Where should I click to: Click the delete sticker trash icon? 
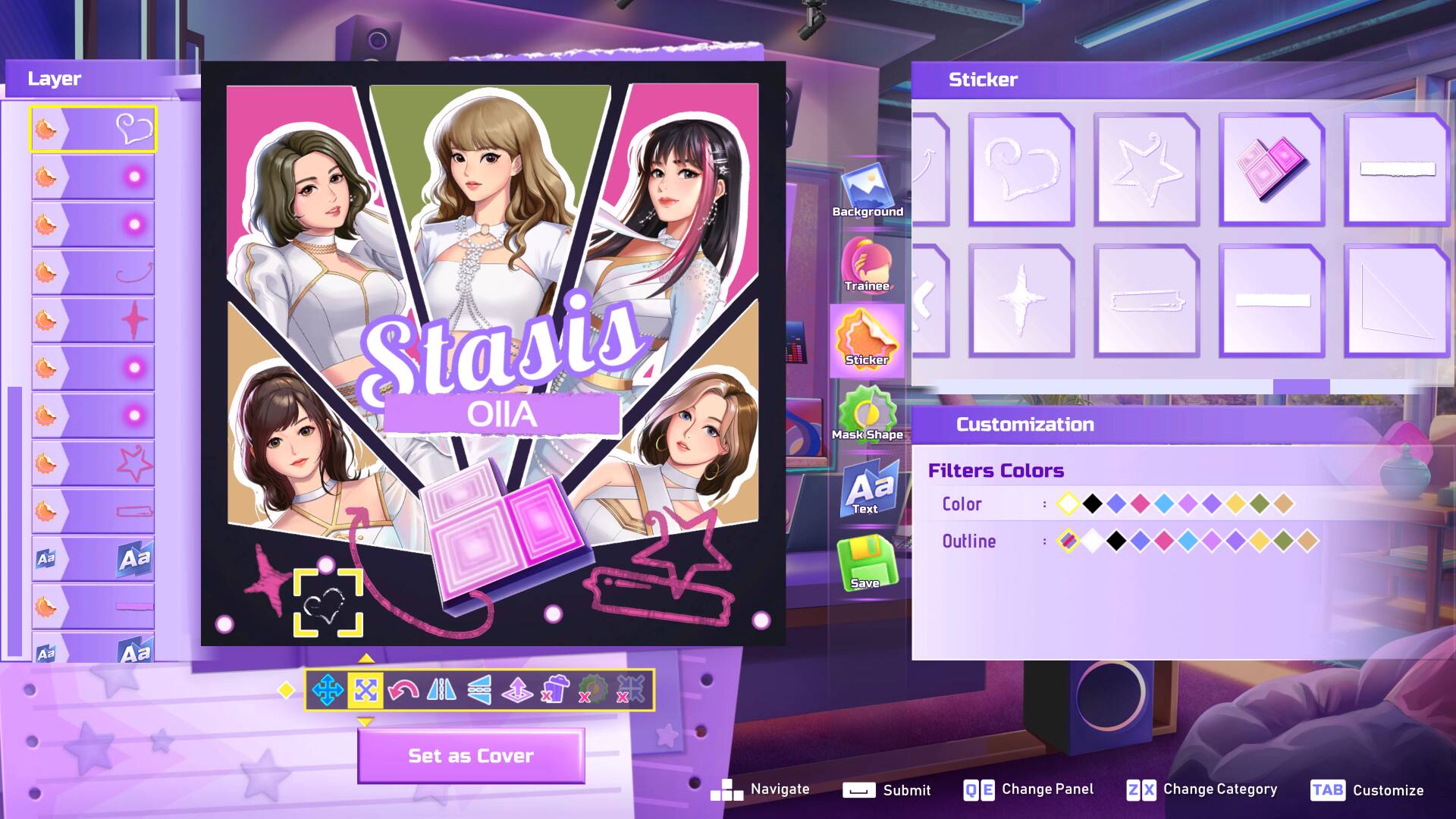click(x=554, y=691)
